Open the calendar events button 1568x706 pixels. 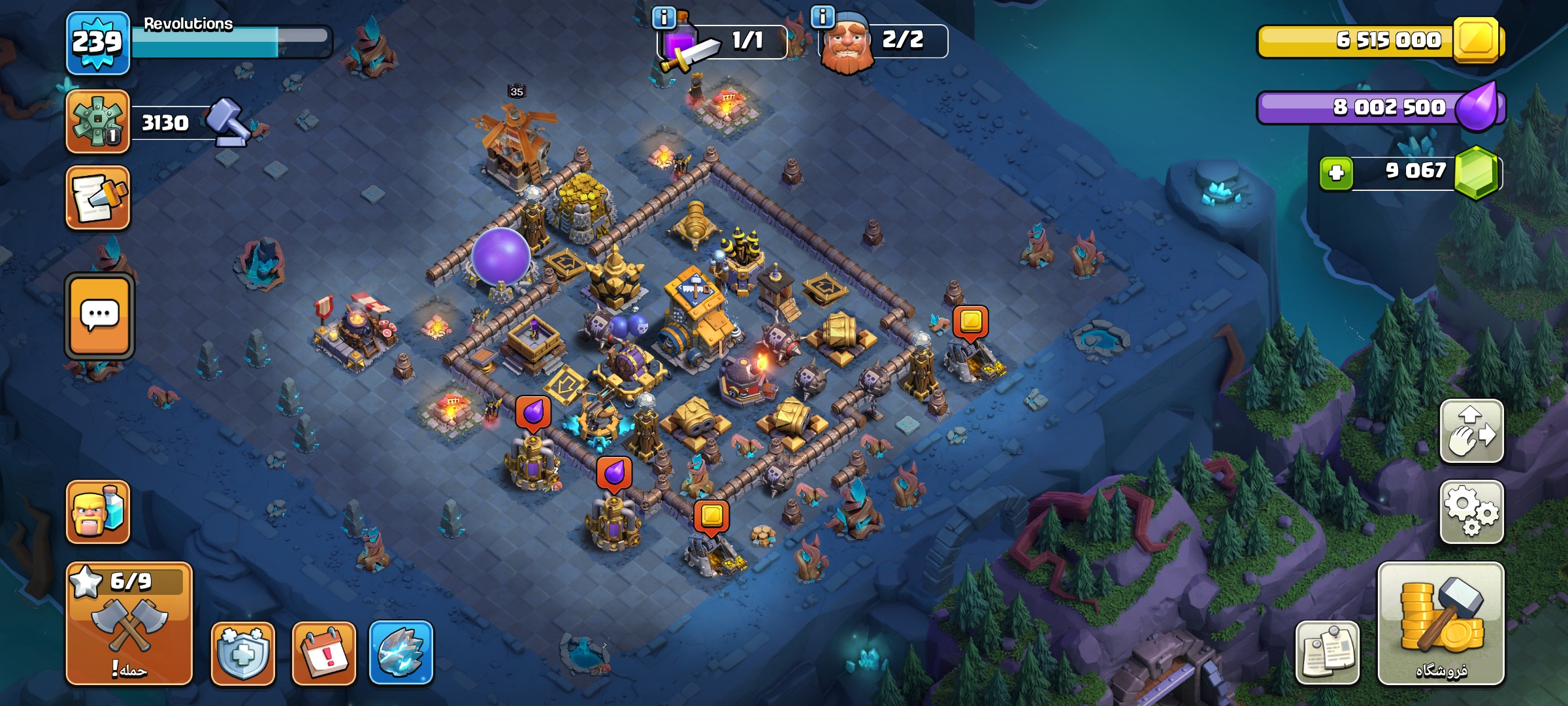[x=324, y=653]
